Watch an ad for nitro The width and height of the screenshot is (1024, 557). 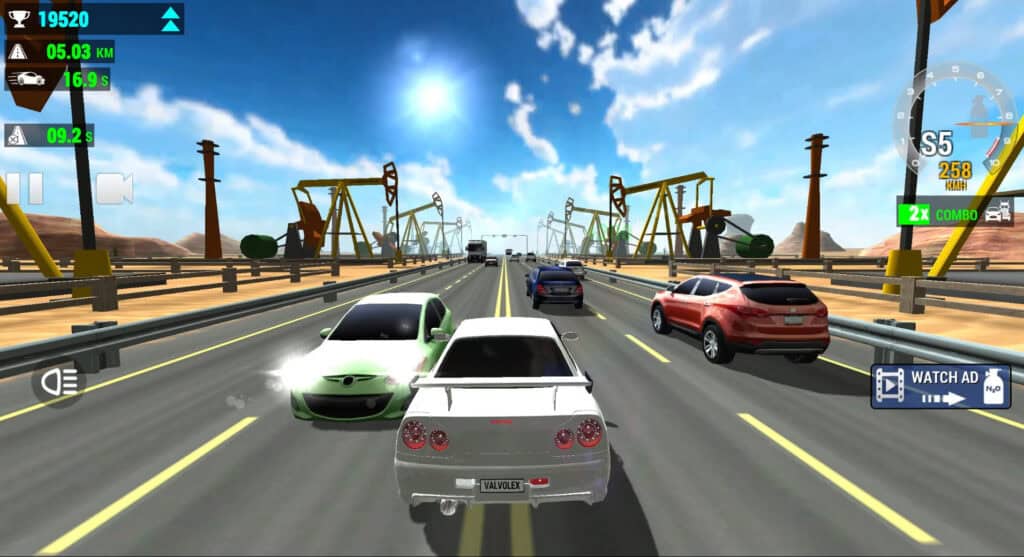[940, 387]
